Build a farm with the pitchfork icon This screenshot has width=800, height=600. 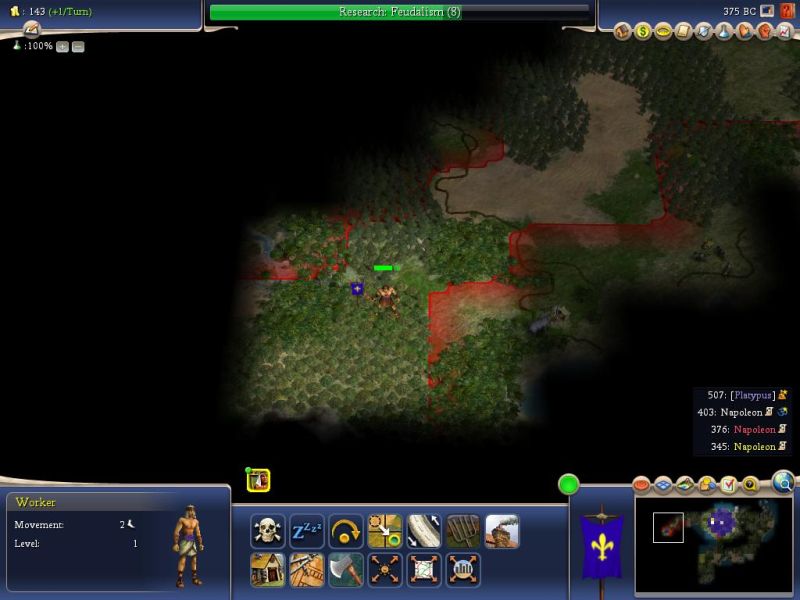point(463,531)
